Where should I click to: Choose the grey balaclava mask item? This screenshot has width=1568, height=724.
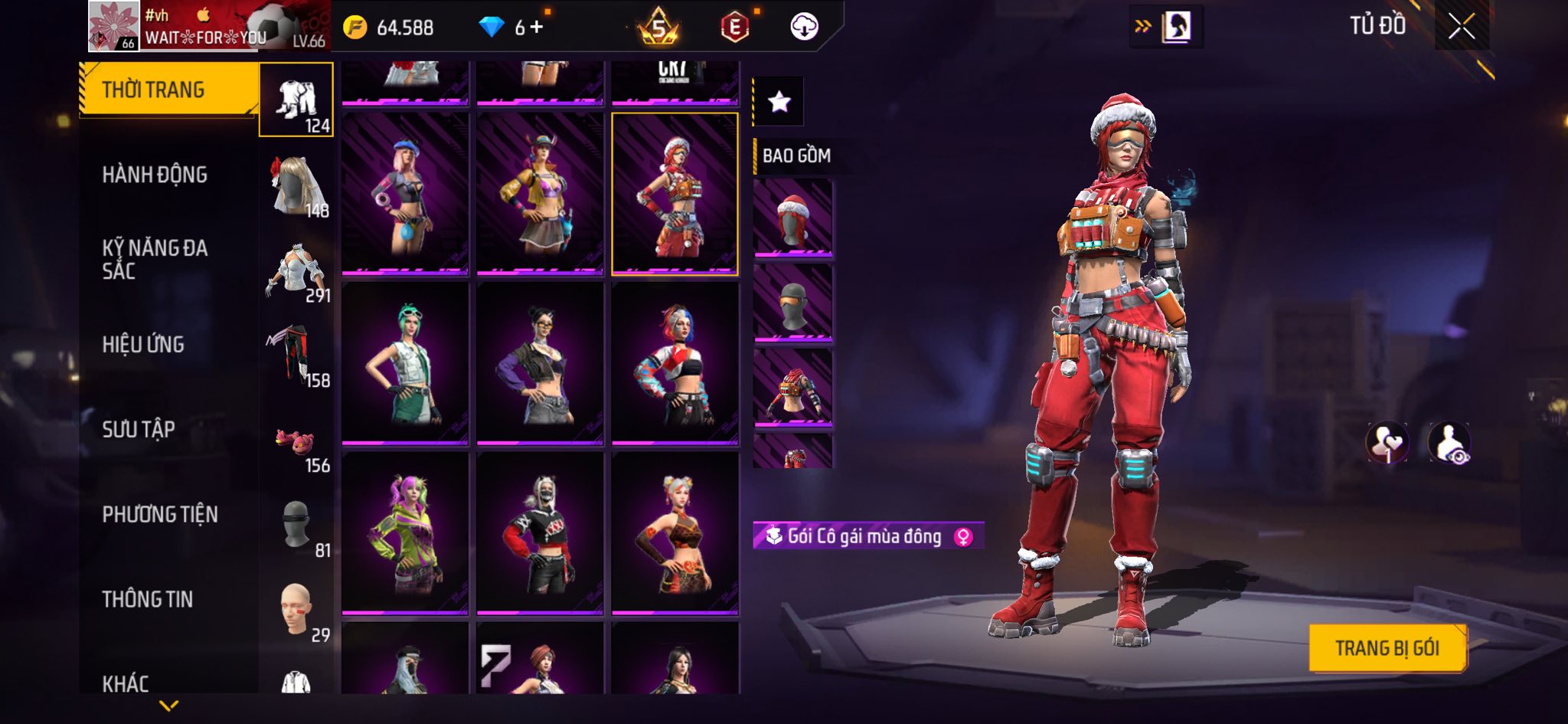[x=793, y=303]
